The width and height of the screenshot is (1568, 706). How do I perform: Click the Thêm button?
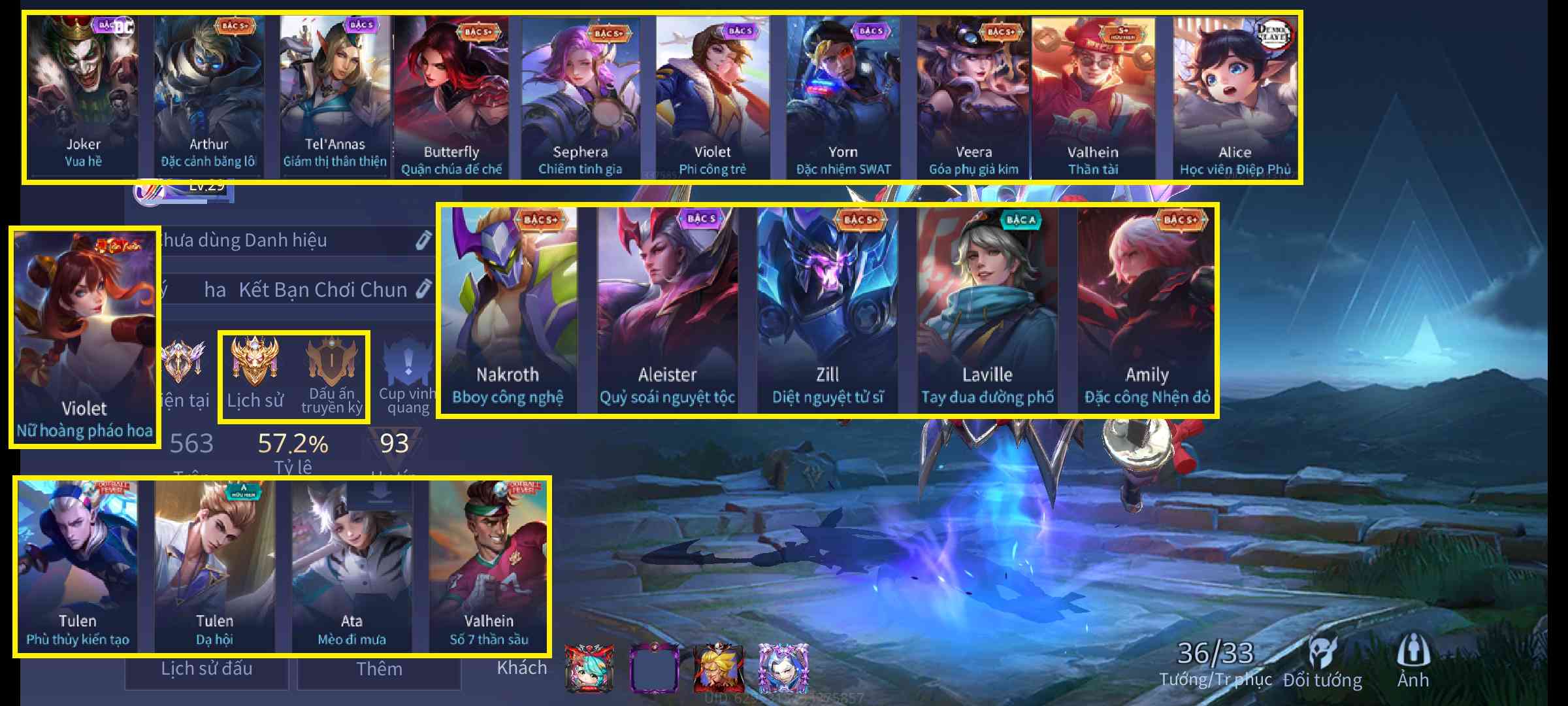pyautogui.click(x=379, y=669)
